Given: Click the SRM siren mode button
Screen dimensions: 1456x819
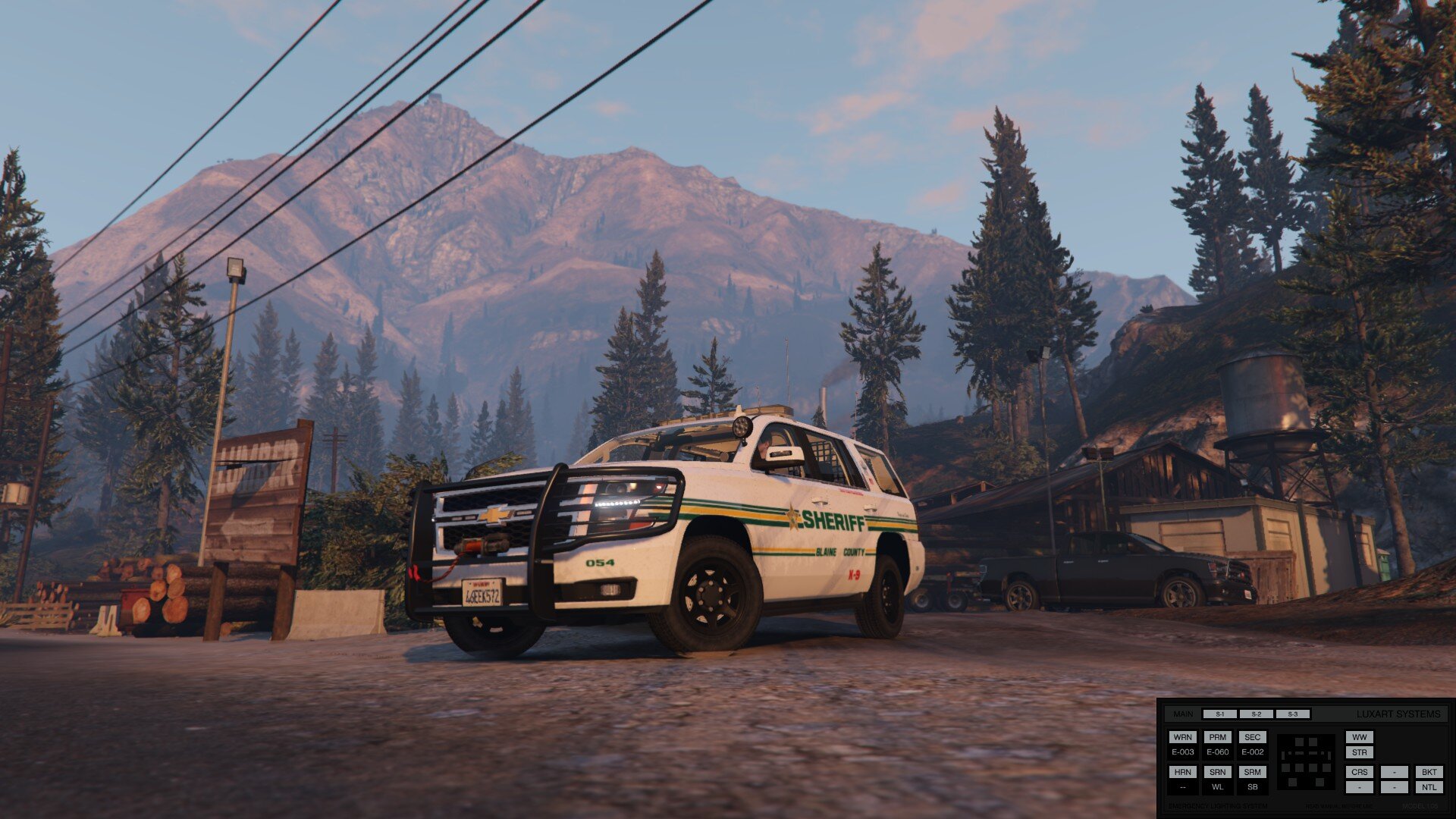Looking at the screenshot, I should point(1252,772).
